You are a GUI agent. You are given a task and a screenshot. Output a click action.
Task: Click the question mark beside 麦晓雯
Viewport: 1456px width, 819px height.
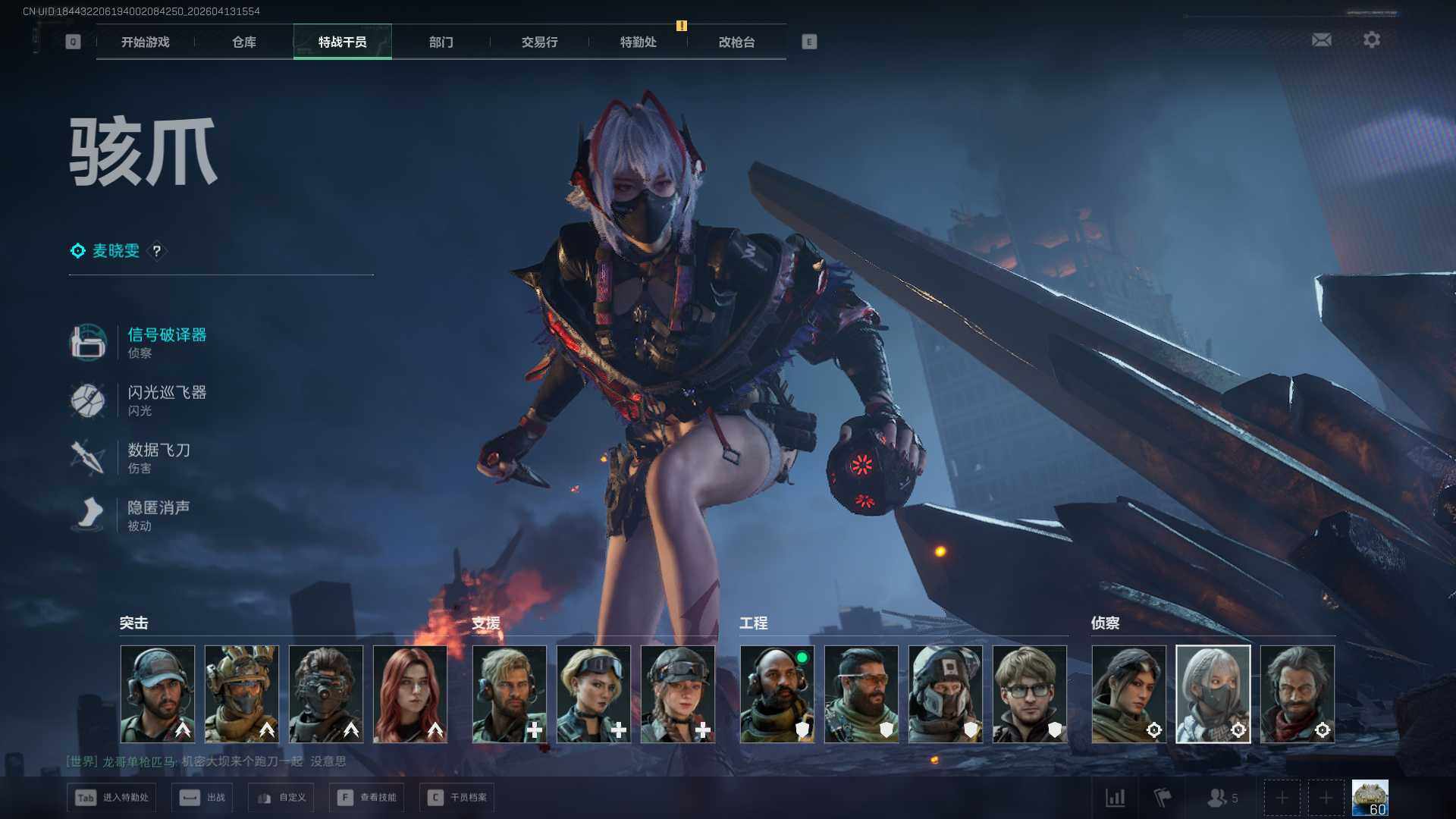(157, 251)
